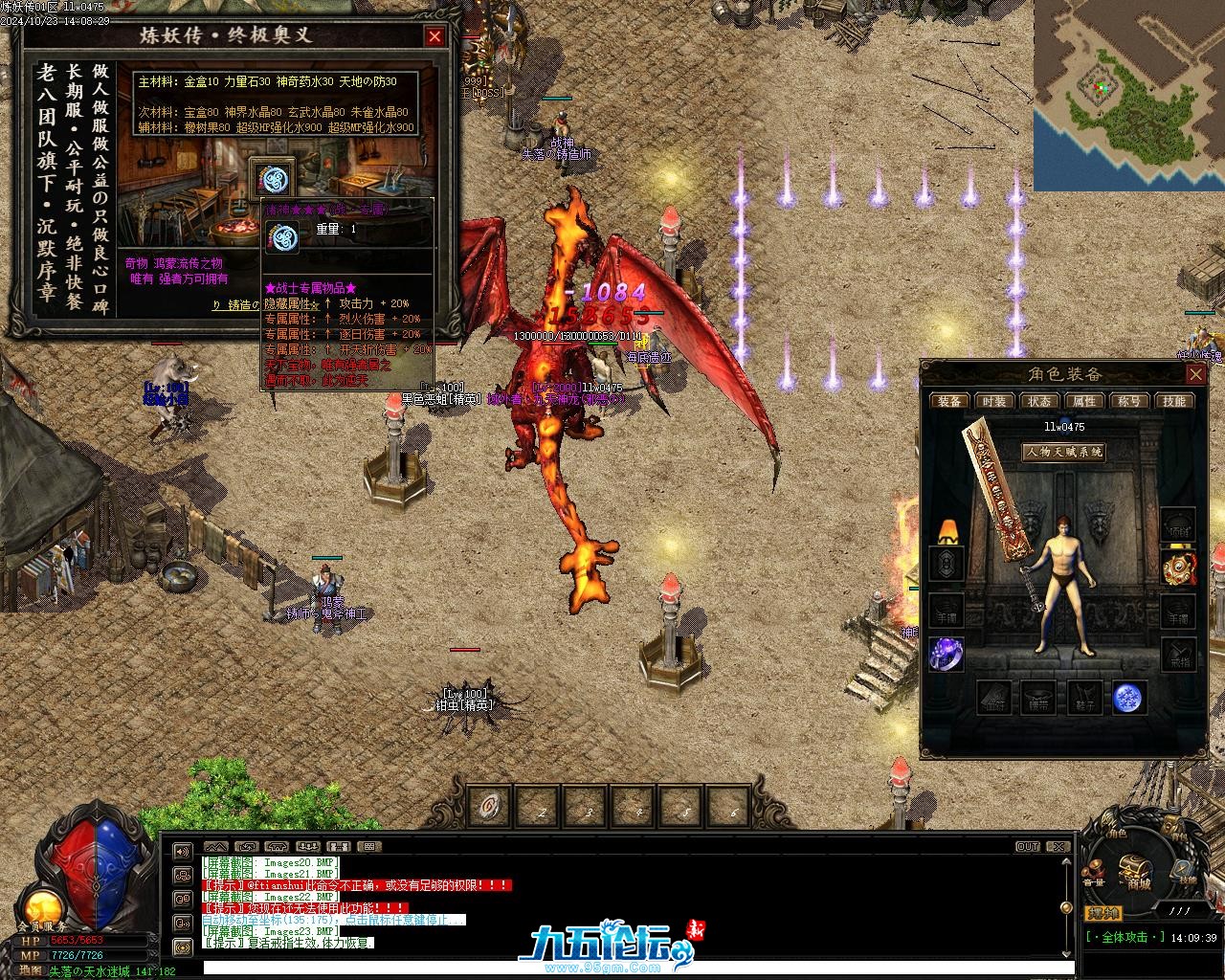Image resolution: width=1225 pixels, height=980 pixels.
Task: Close the 炼妖传·终极奥义 crafting window
Action: [x=434, y=36]
